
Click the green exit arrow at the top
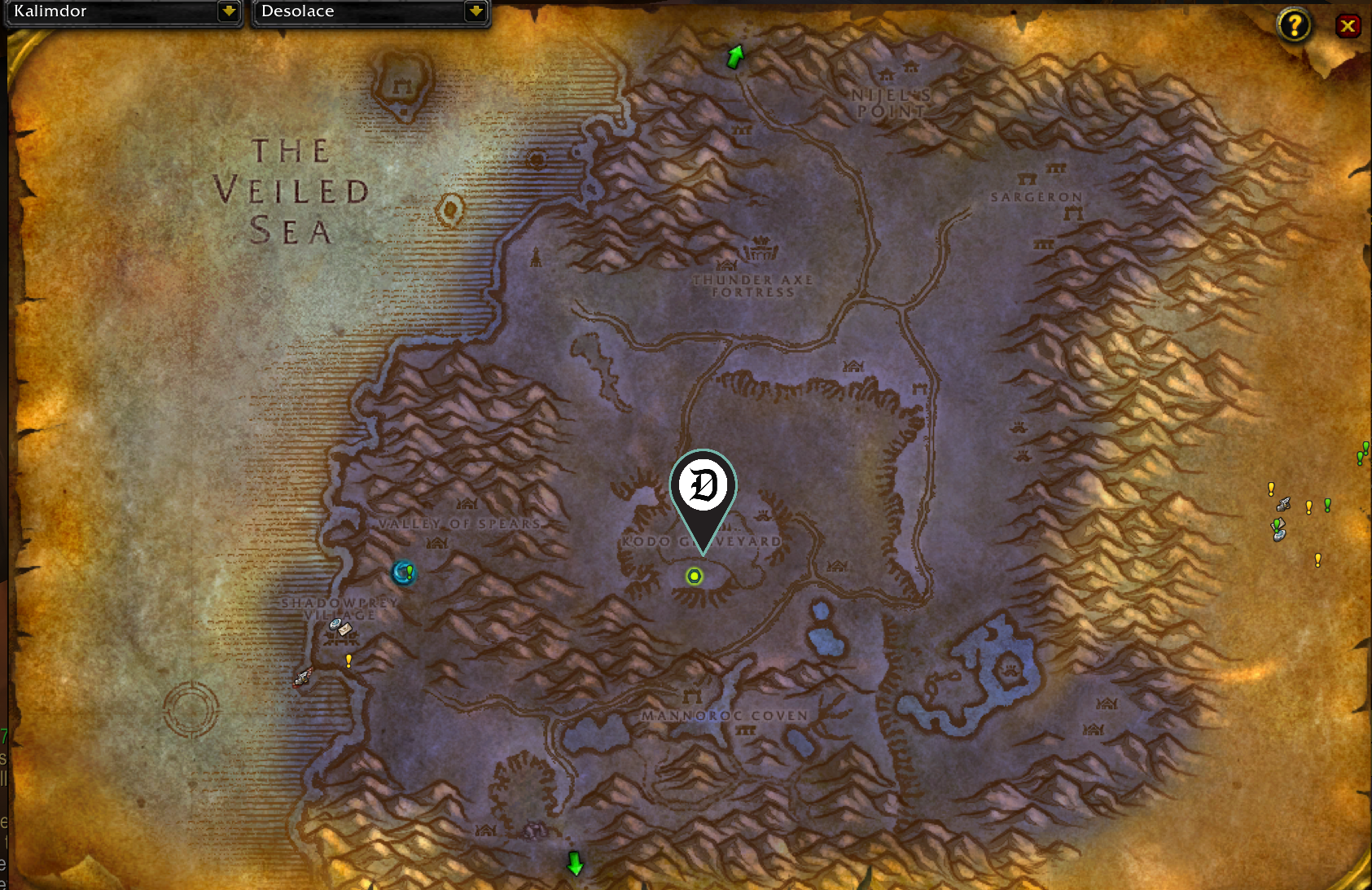tap(734, 55)
